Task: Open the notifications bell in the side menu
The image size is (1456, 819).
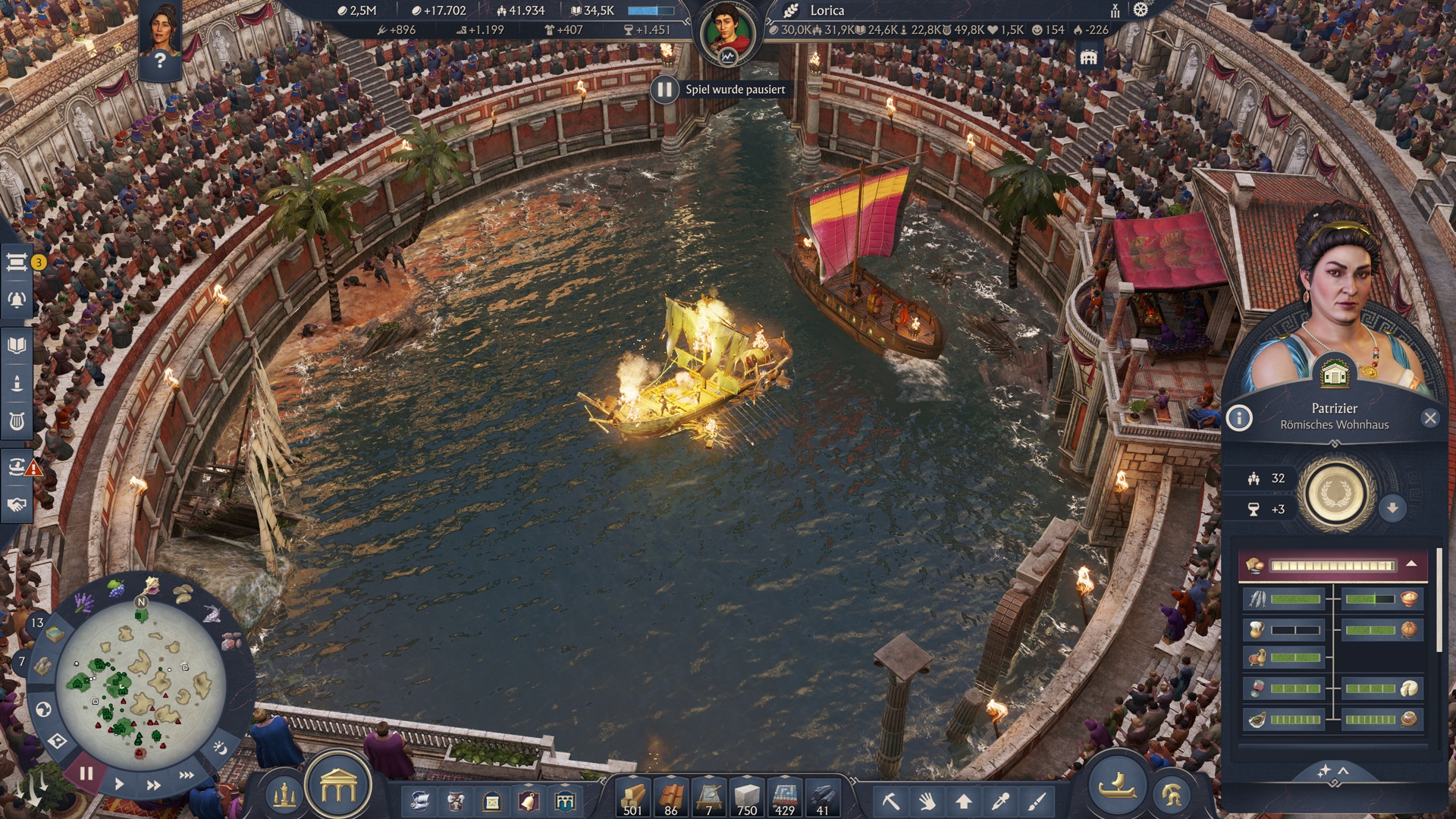Action: (17, 300)
